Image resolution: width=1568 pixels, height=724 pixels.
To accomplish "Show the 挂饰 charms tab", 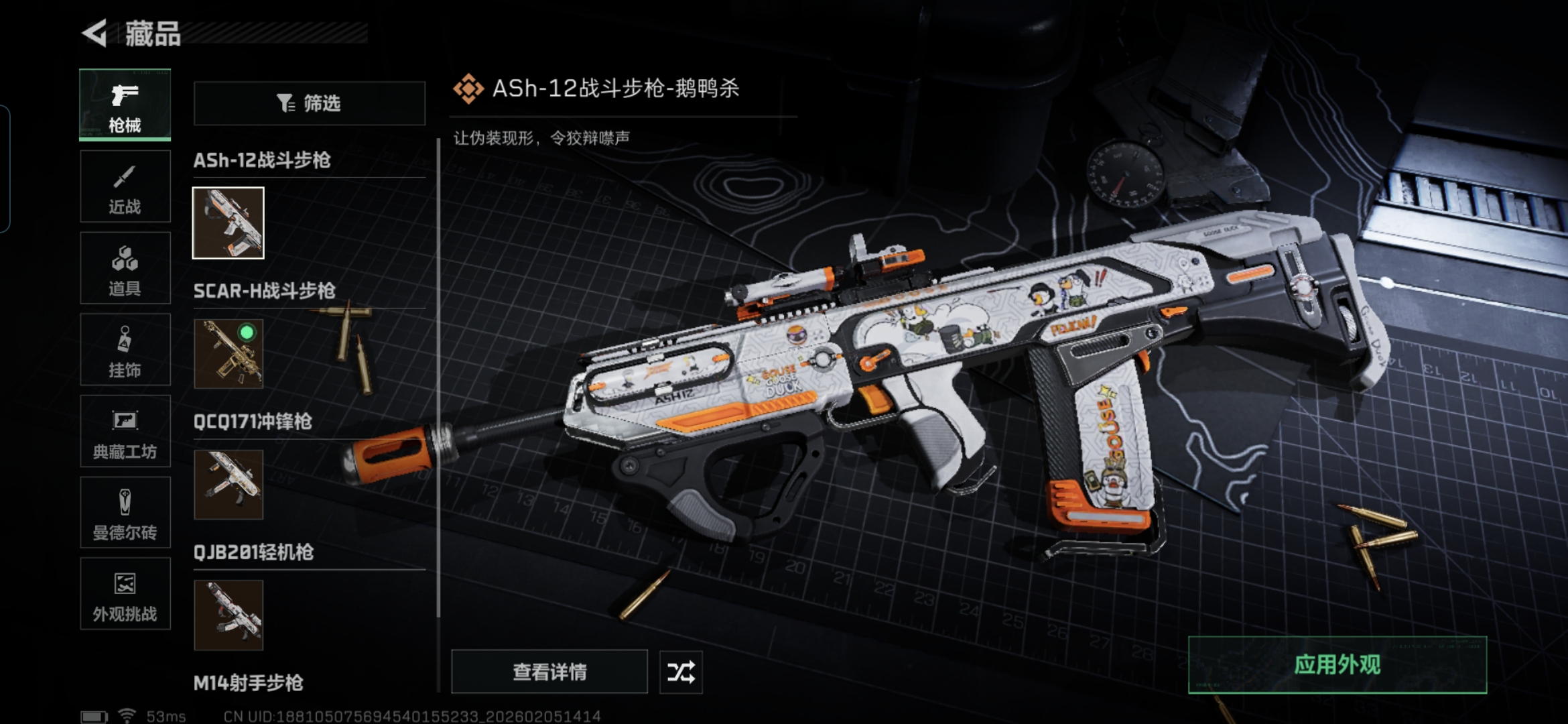I will pyautogui.click(x=125, y=350).
